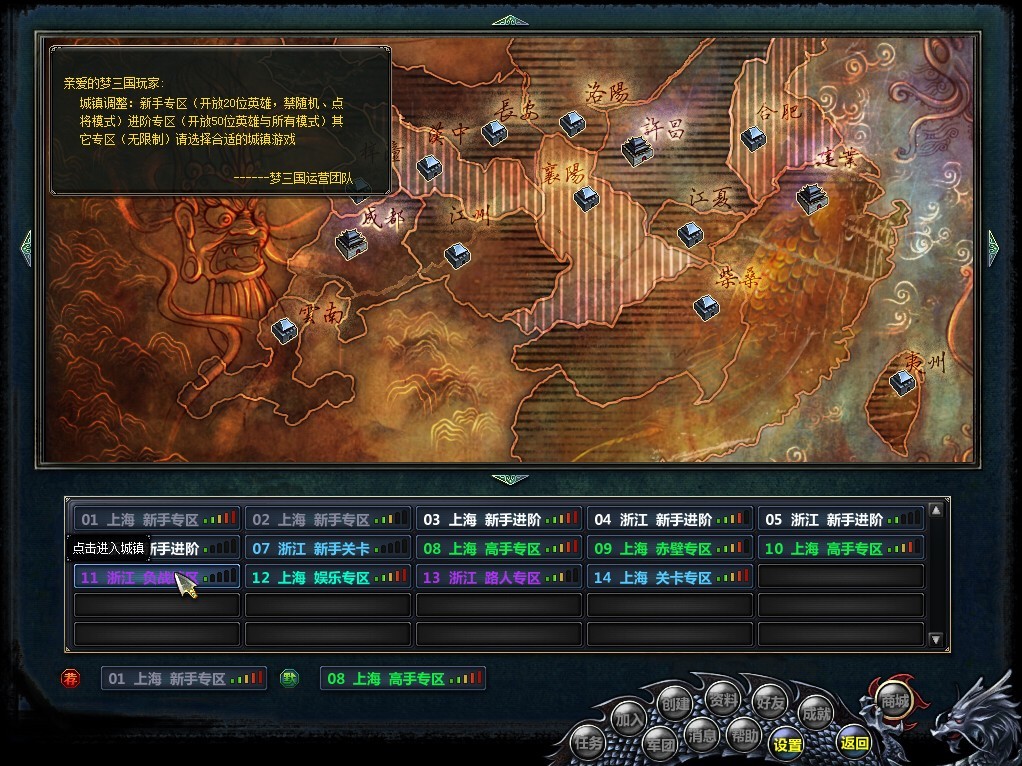Viewport: 1022px width, 766px height.
Task: Open the 任务 quests menu
Action: (588, 743)
